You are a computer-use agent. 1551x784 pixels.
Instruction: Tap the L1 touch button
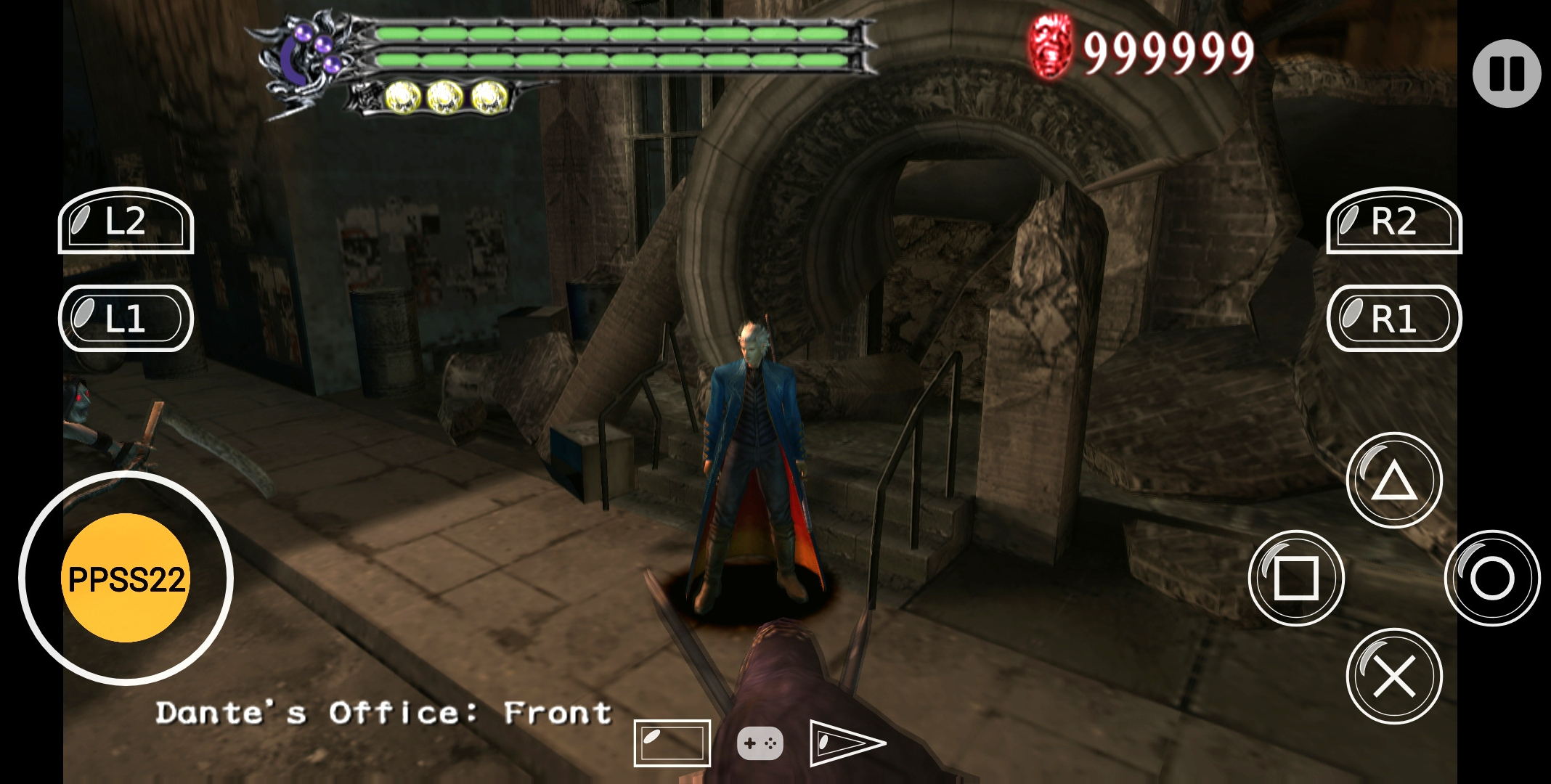point(126,319)
